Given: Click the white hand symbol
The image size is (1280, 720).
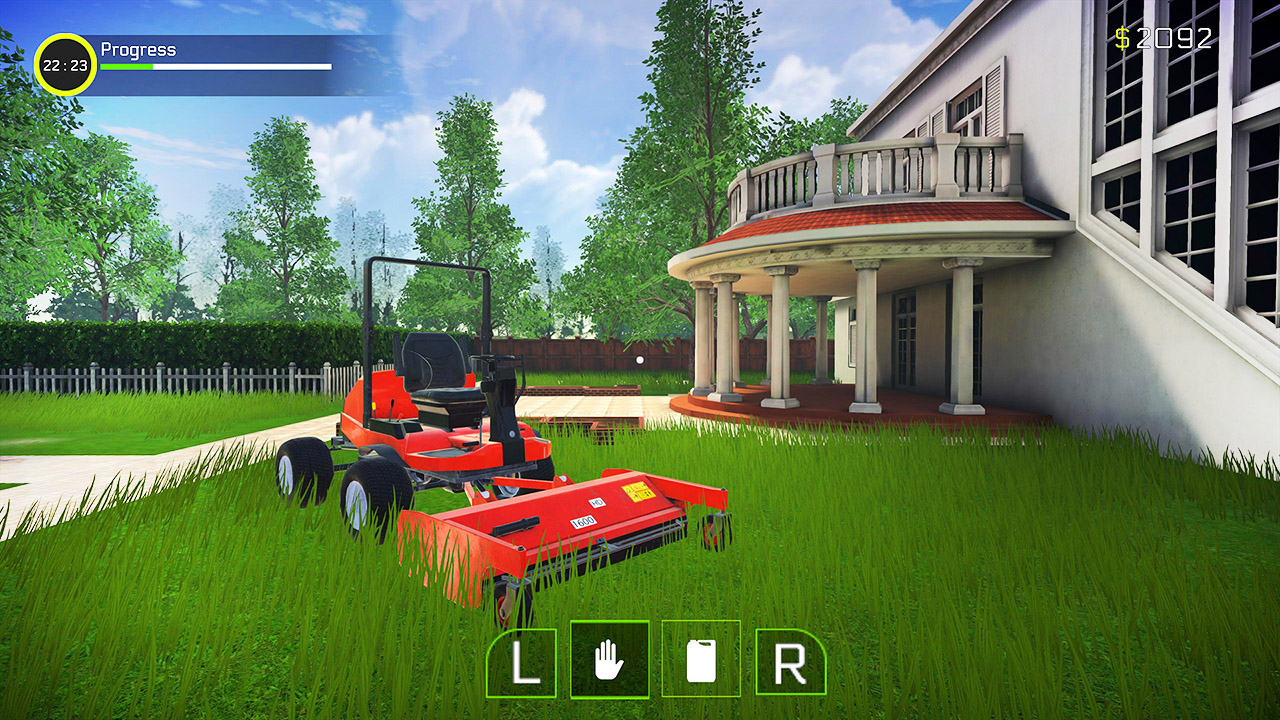Looking at the screenshot, I should coord(612,659).
